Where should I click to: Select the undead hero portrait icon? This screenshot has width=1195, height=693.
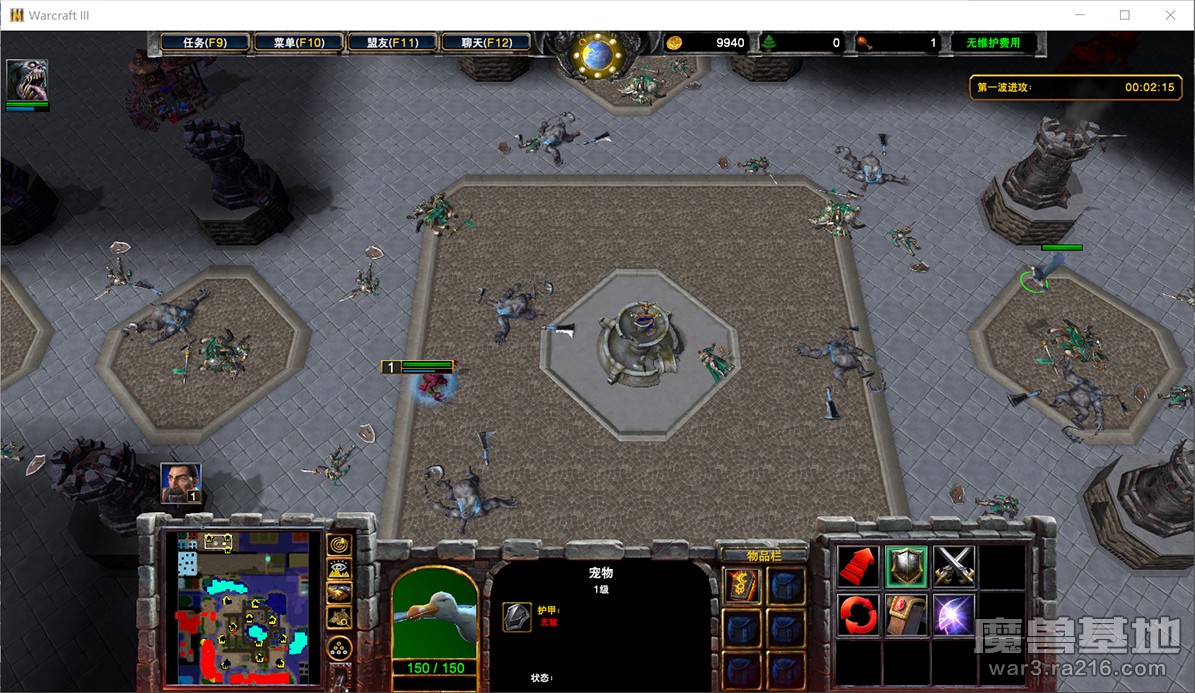[27, 80]
